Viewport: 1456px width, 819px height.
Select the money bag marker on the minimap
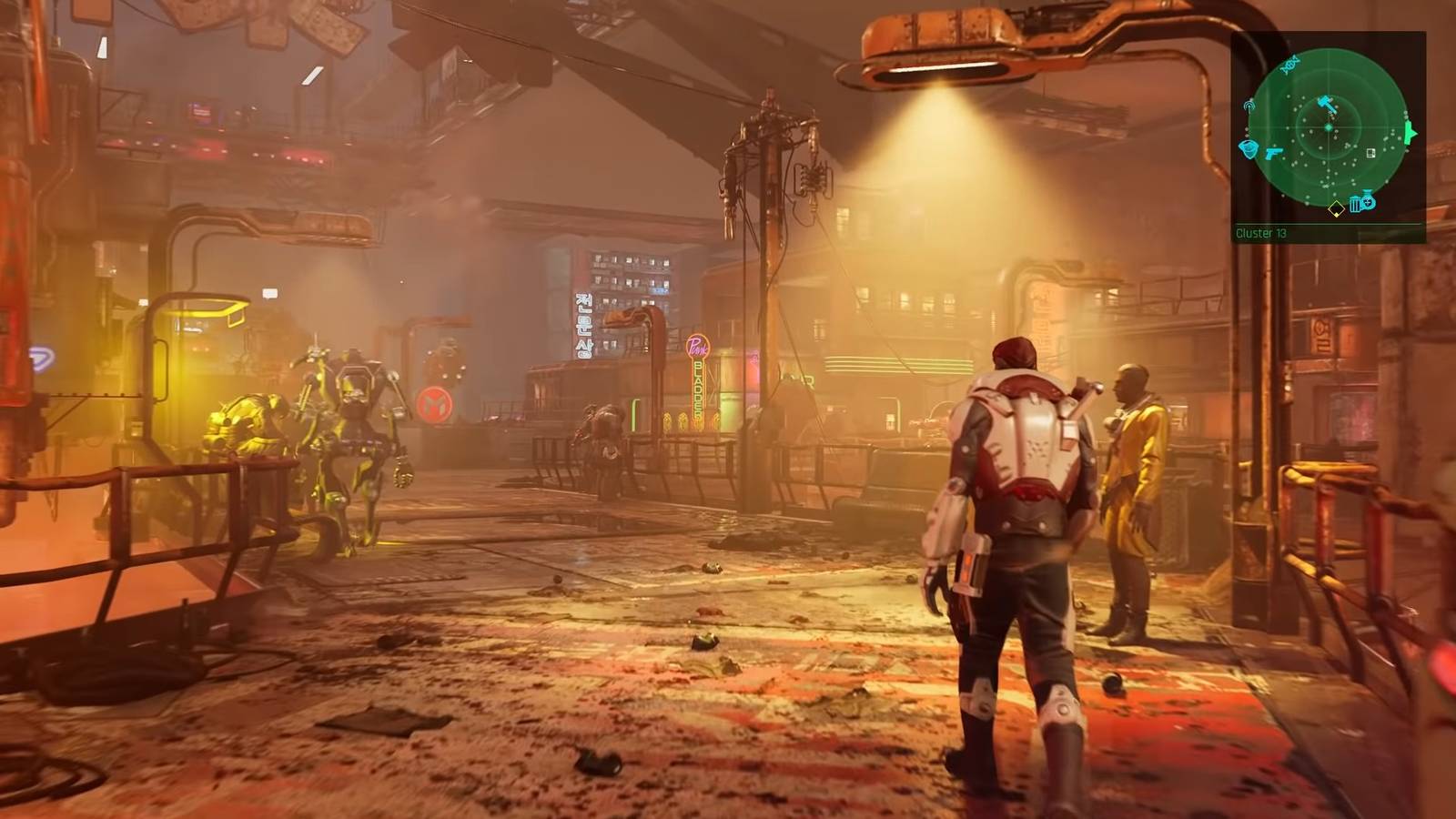click(1368, 201)
